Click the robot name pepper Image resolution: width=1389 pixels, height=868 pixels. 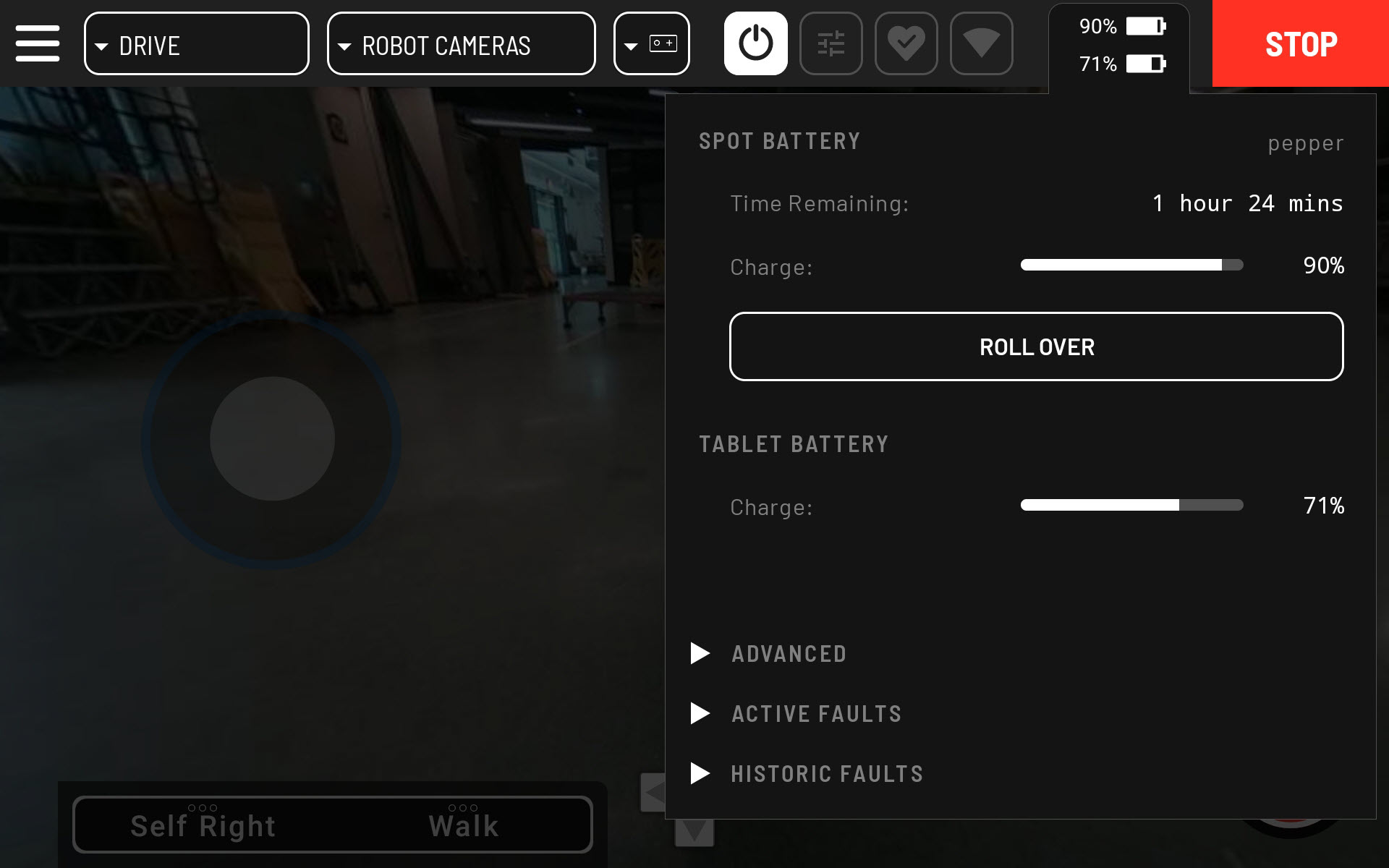pyautogui.click(x=1305, y=142)
